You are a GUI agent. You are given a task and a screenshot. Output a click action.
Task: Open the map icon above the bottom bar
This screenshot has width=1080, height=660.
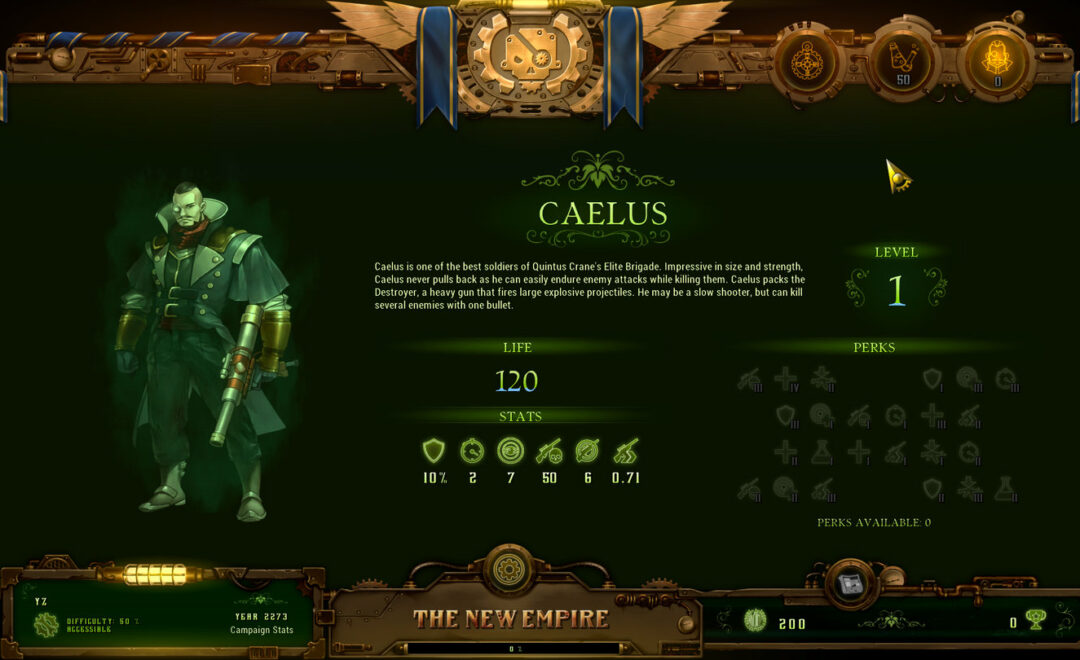pos(851,585)
